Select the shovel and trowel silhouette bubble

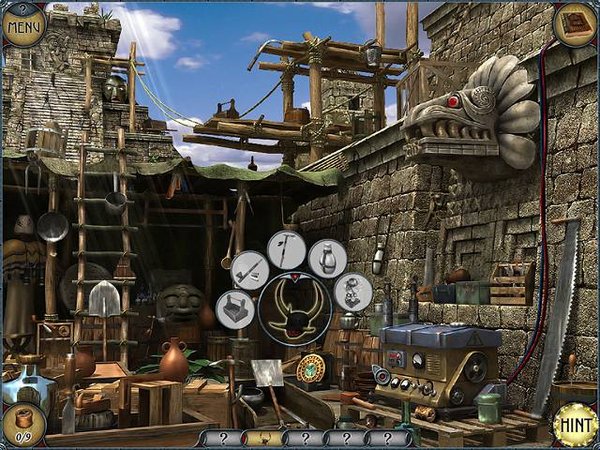(x=250, y=270)
